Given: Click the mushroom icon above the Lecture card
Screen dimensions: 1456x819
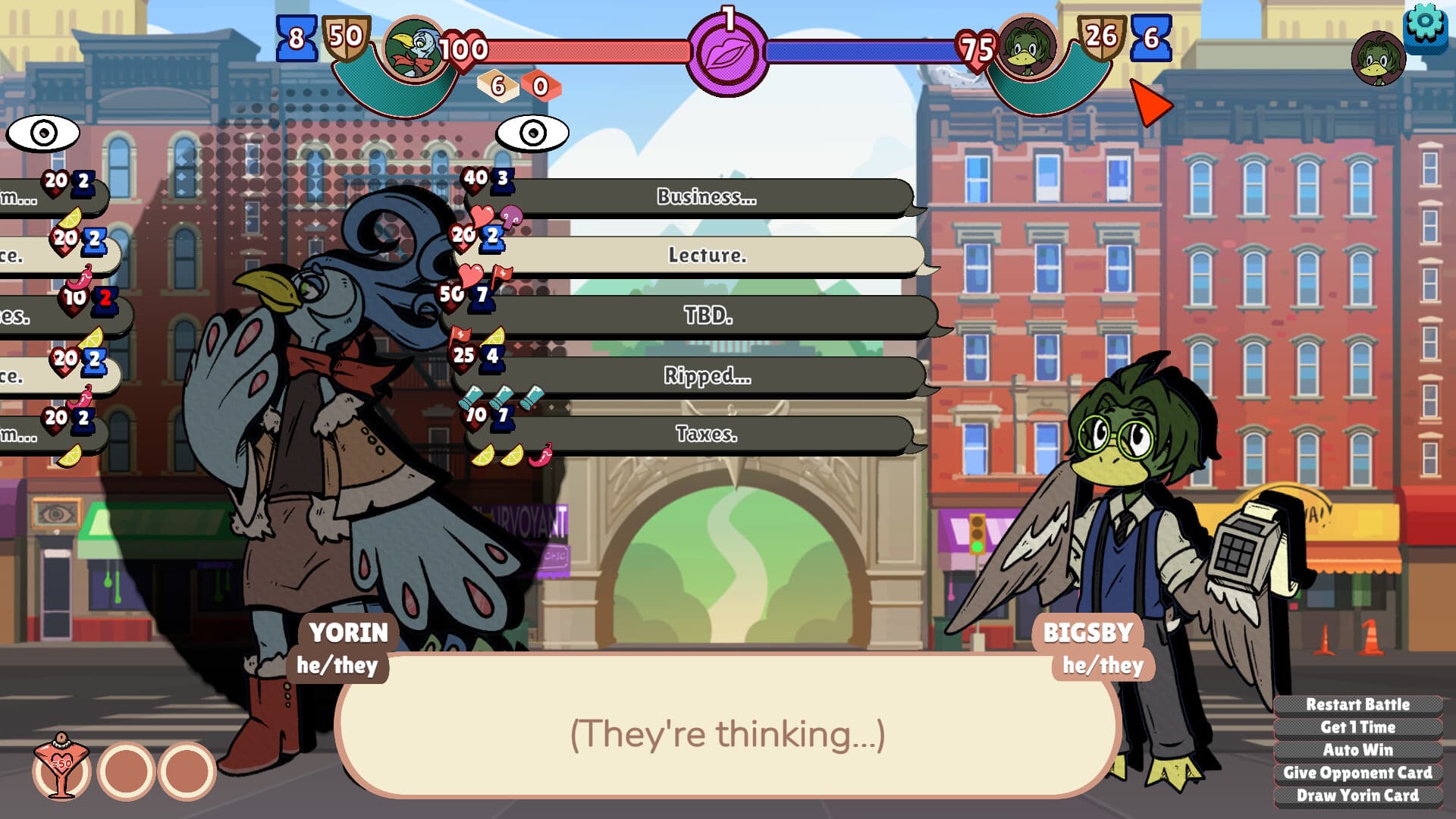Looking at the screenshot, I should [x=510, y=218].
